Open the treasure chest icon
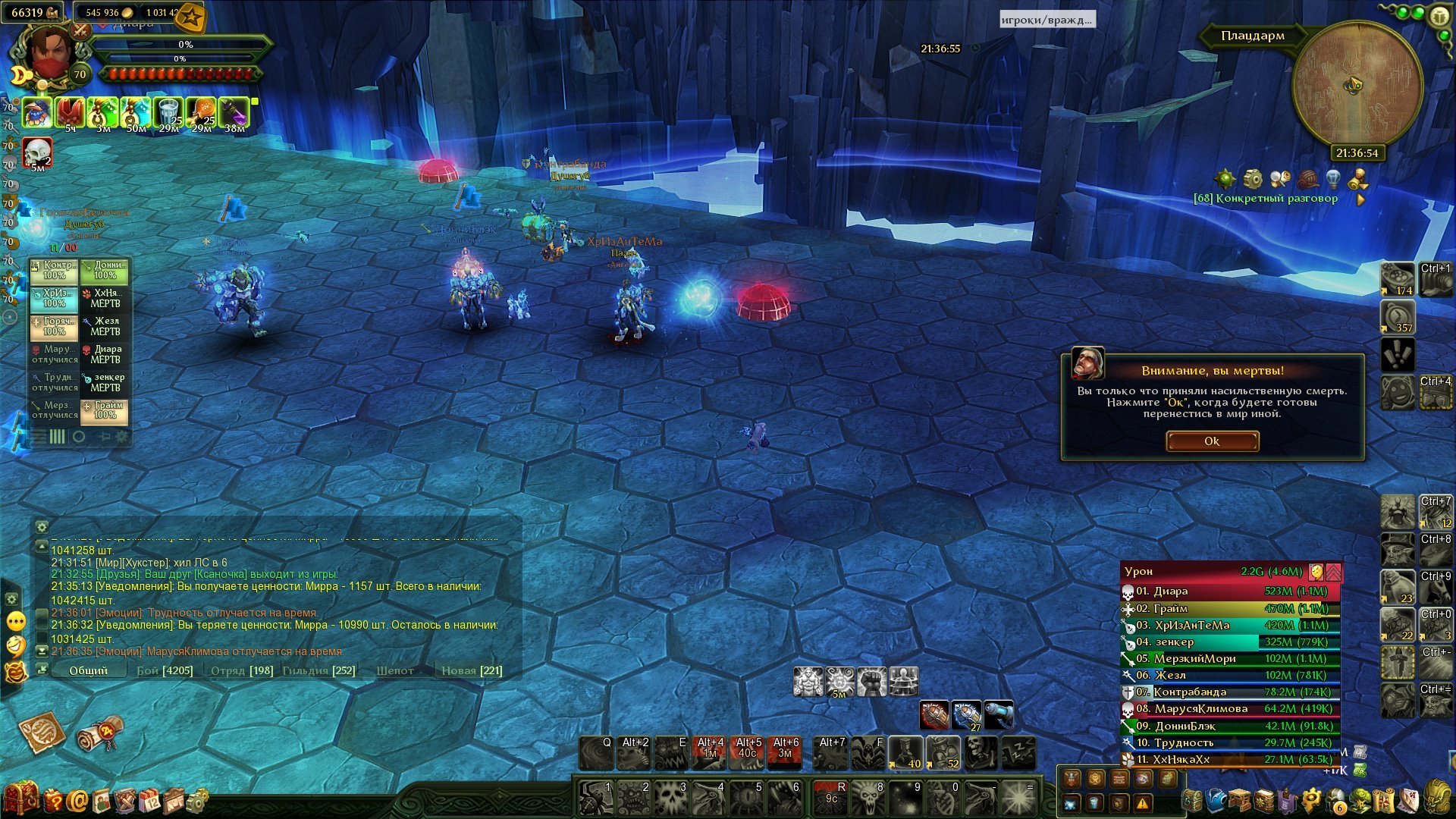The height and width of the screenshot is (819, 1456). (20, 798)
